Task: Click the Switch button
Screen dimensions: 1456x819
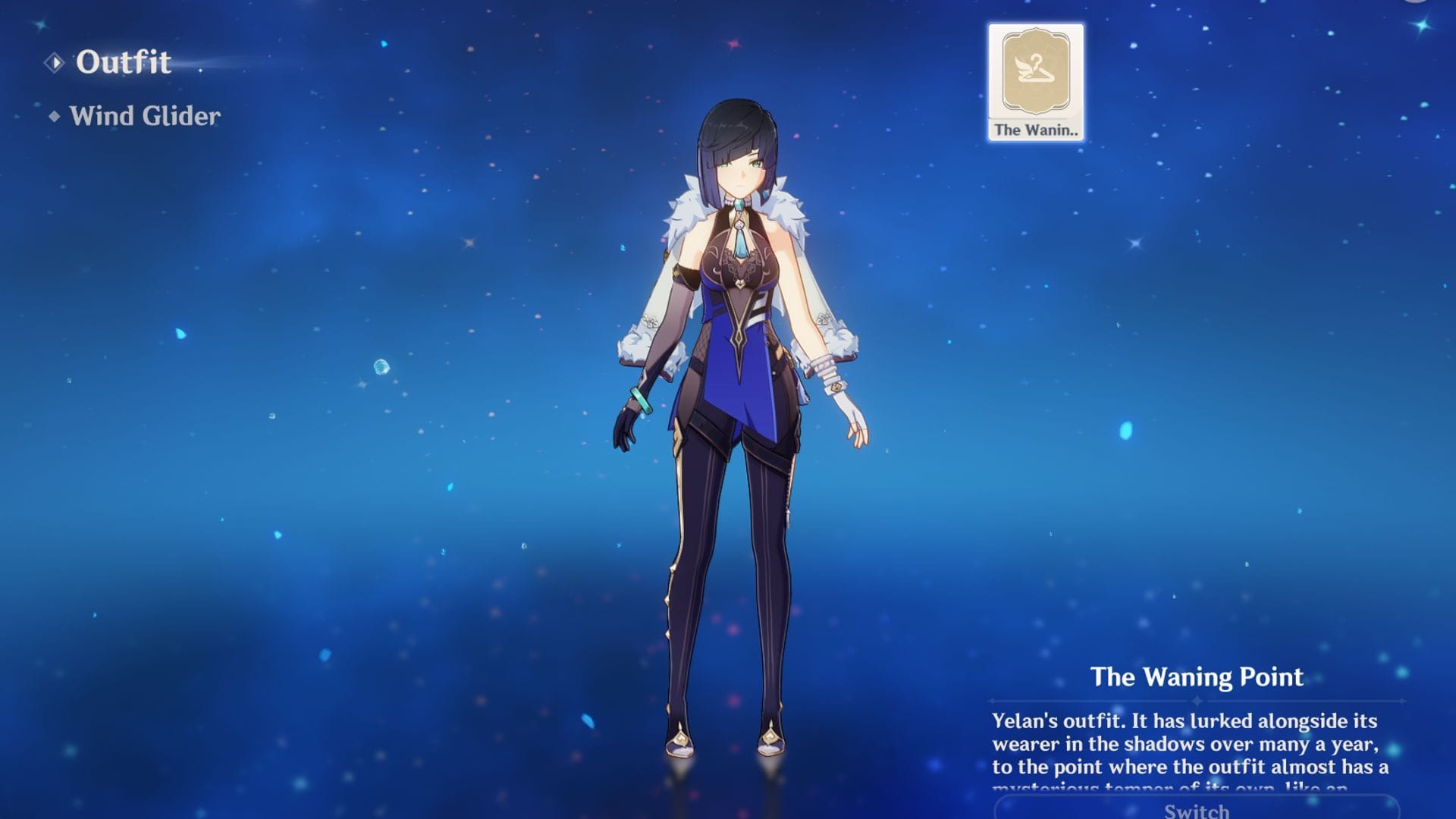Action: tap(1196, 808)
